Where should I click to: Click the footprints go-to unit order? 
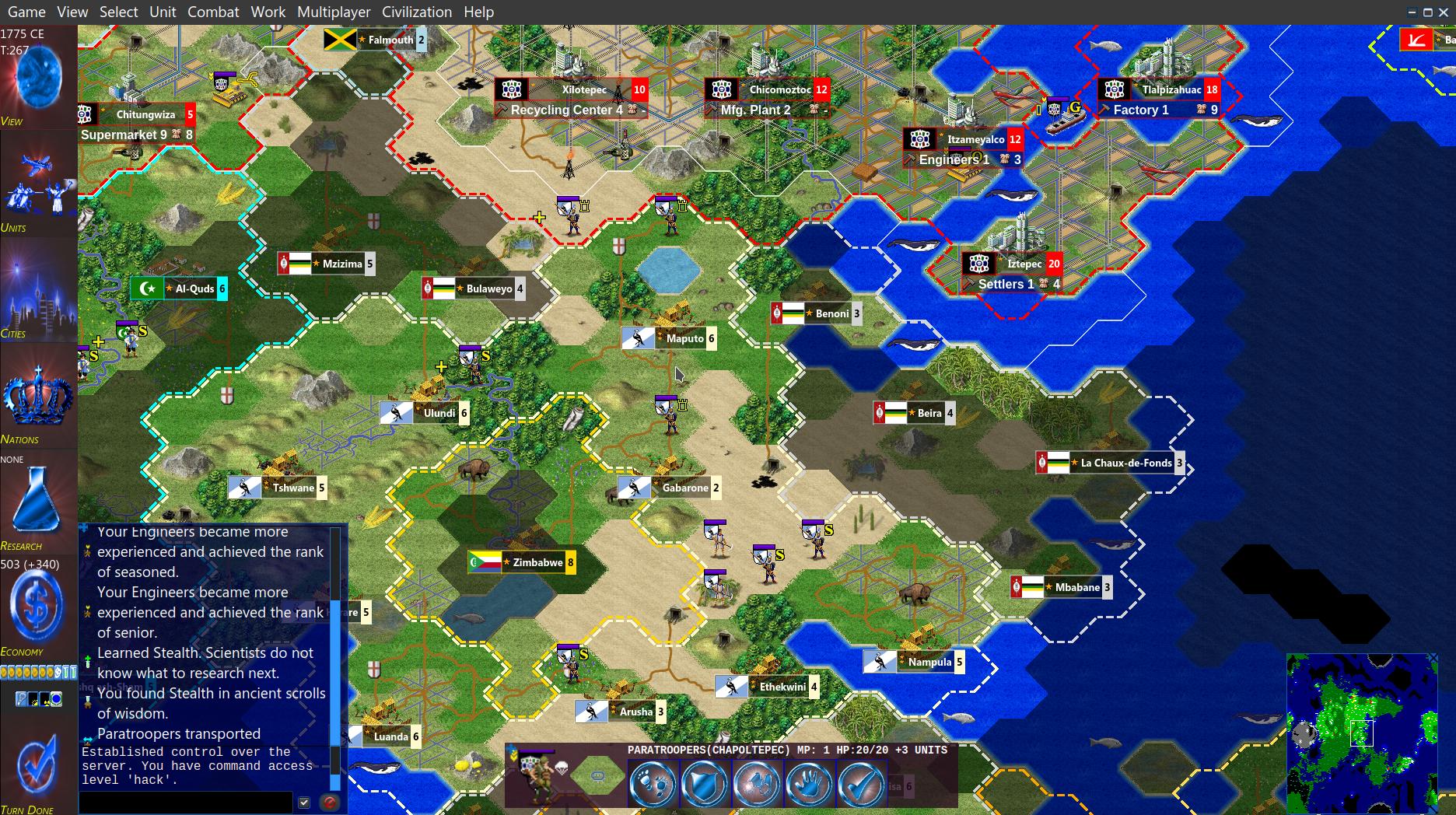coord(652,783)
